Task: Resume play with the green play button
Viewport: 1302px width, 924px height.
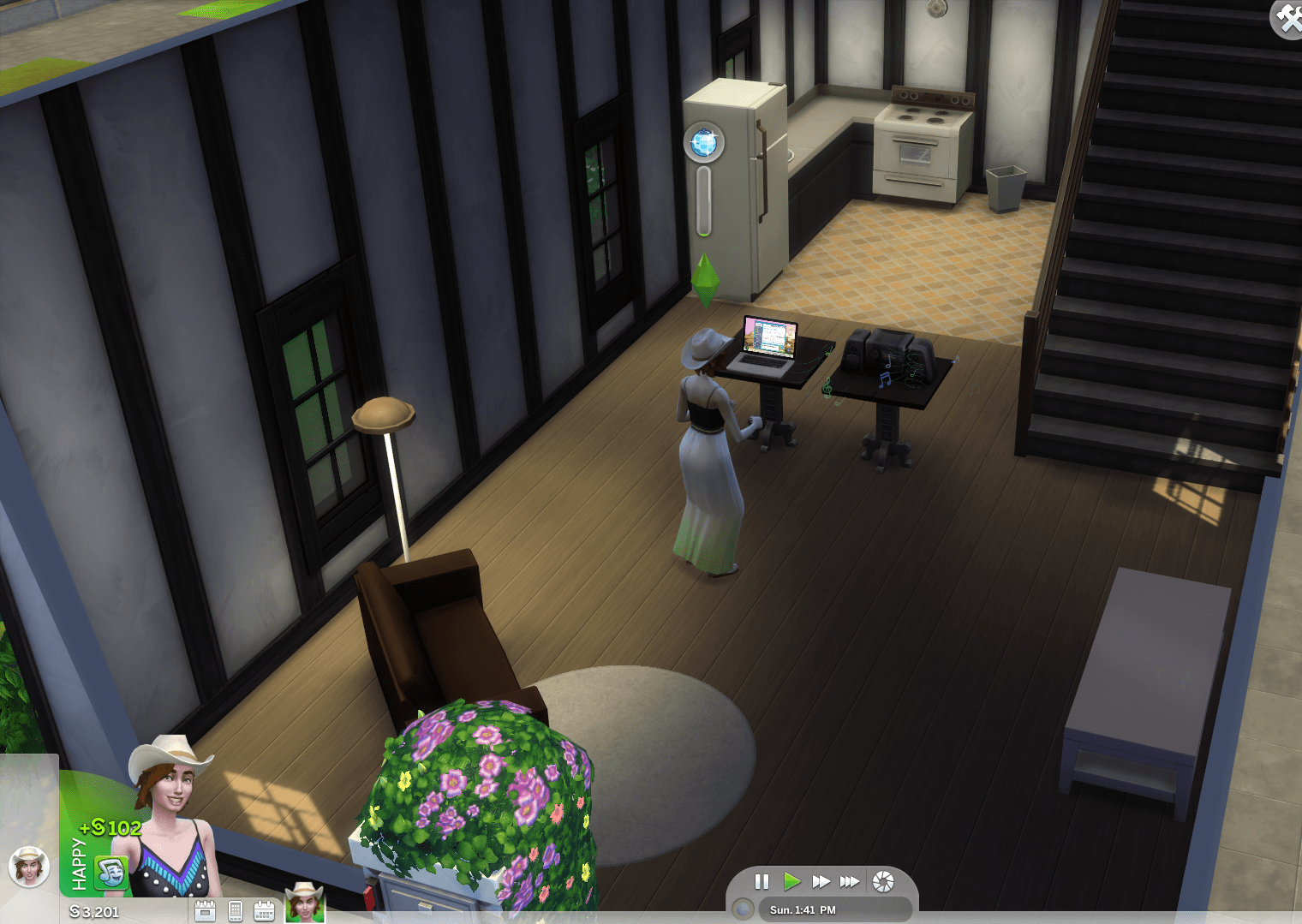Action: tap(792, 882)
